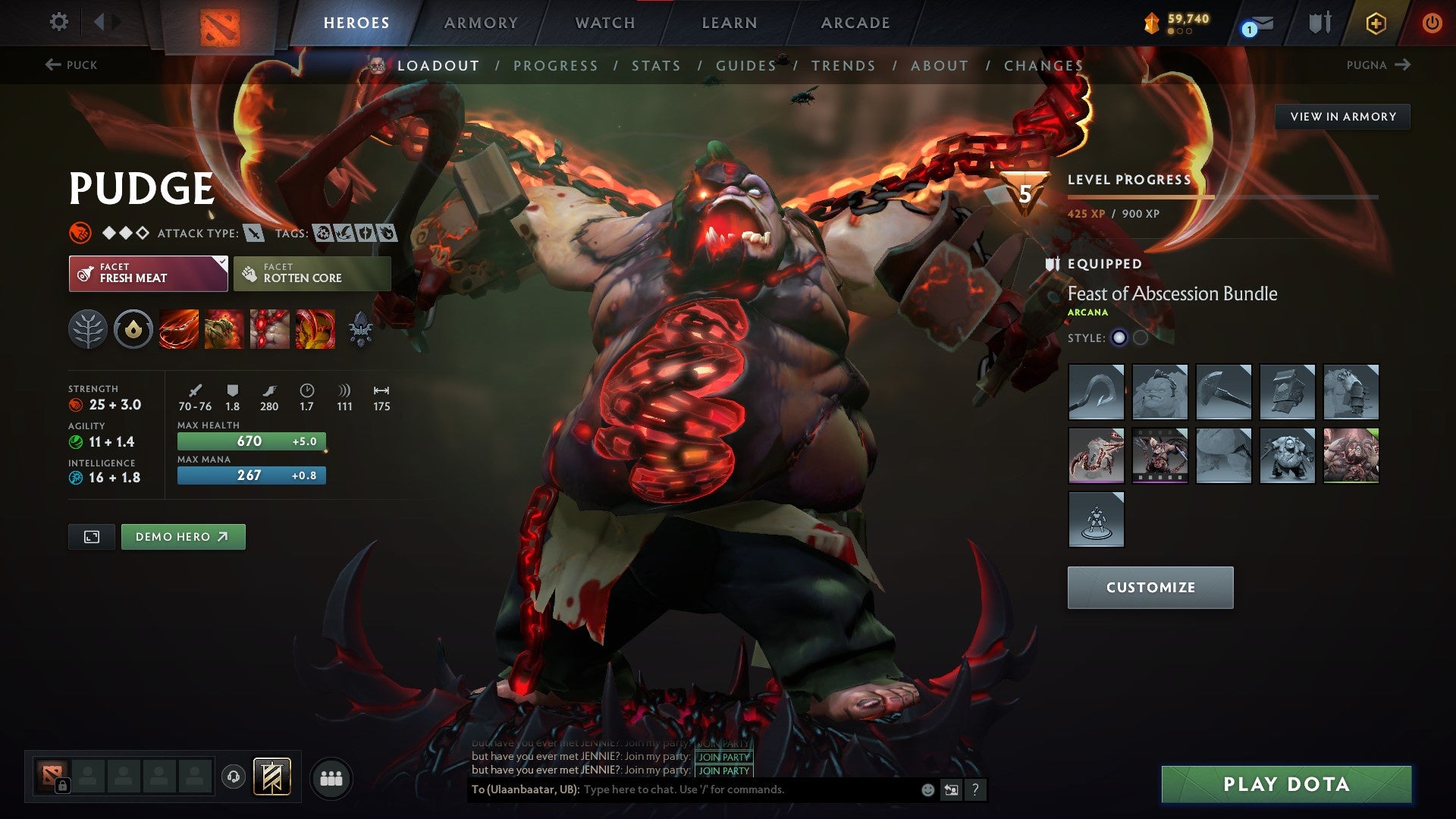Click the talent tree icon
This screenshot has height=819, width=1456.
pos(89,329)
